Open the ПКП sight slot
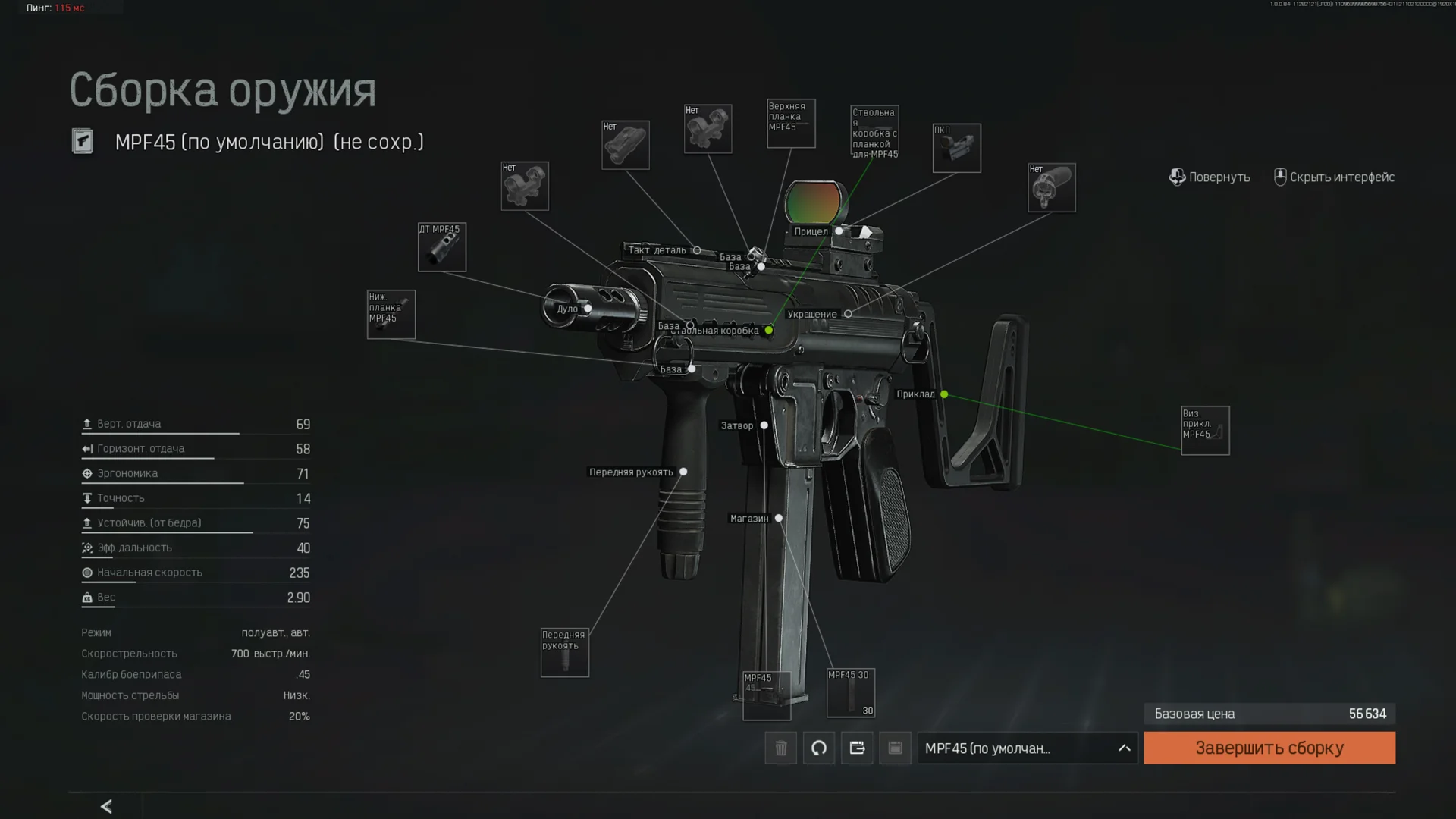This screenshot has width=1456, height=819. tap(956, 148)
